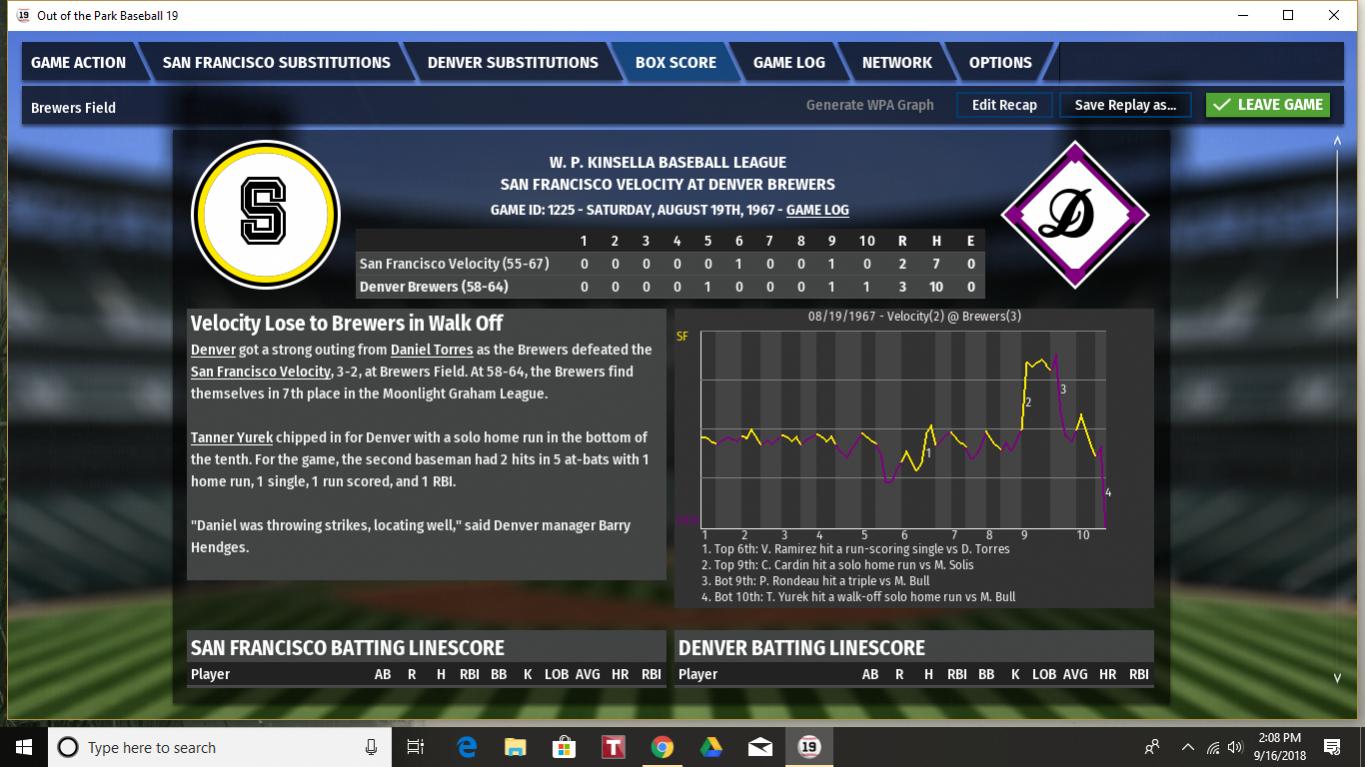Select the Box Score tab
Screen dimensions: 1365x767
click(676, 62)
